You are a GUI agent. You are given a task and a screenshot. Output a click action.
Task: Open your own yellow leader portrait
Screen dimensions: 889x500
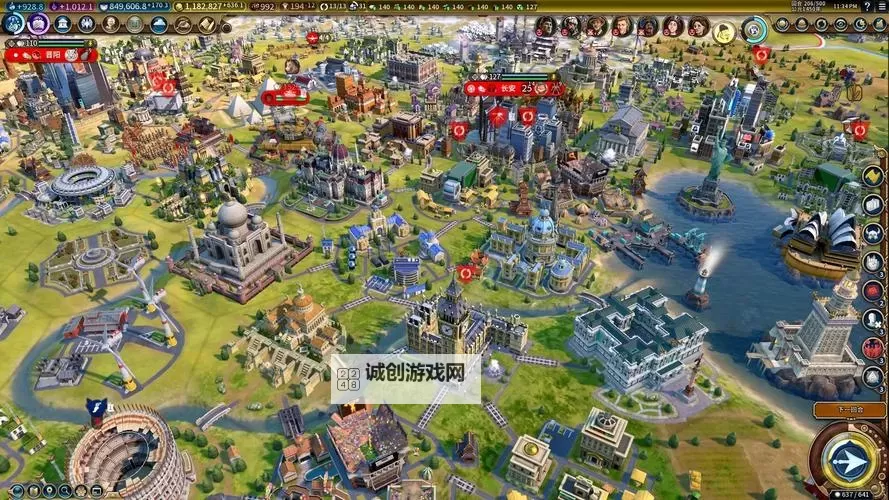(724, 30)
